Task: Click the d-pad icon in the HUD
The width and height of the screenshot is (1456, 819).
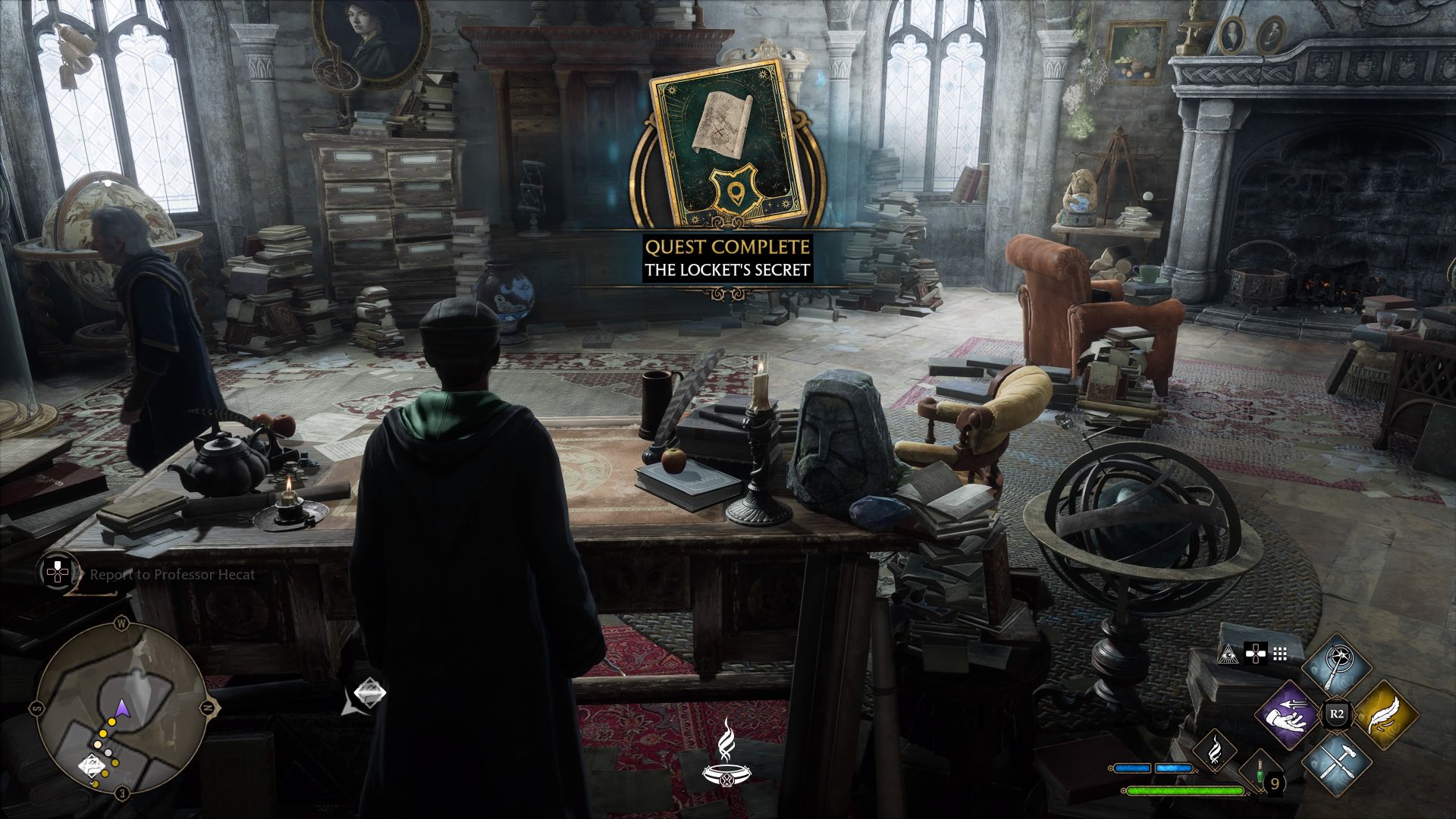Action: tap(1255, 654)
